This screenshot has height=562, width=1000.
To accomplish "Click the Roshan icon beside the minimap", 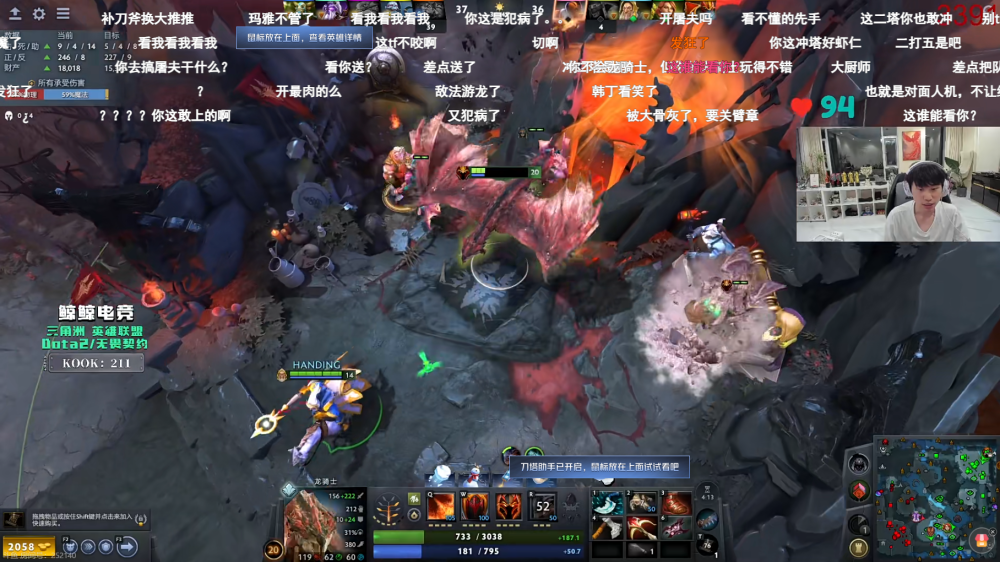I will pyautogui.click(x=858, y=464).
